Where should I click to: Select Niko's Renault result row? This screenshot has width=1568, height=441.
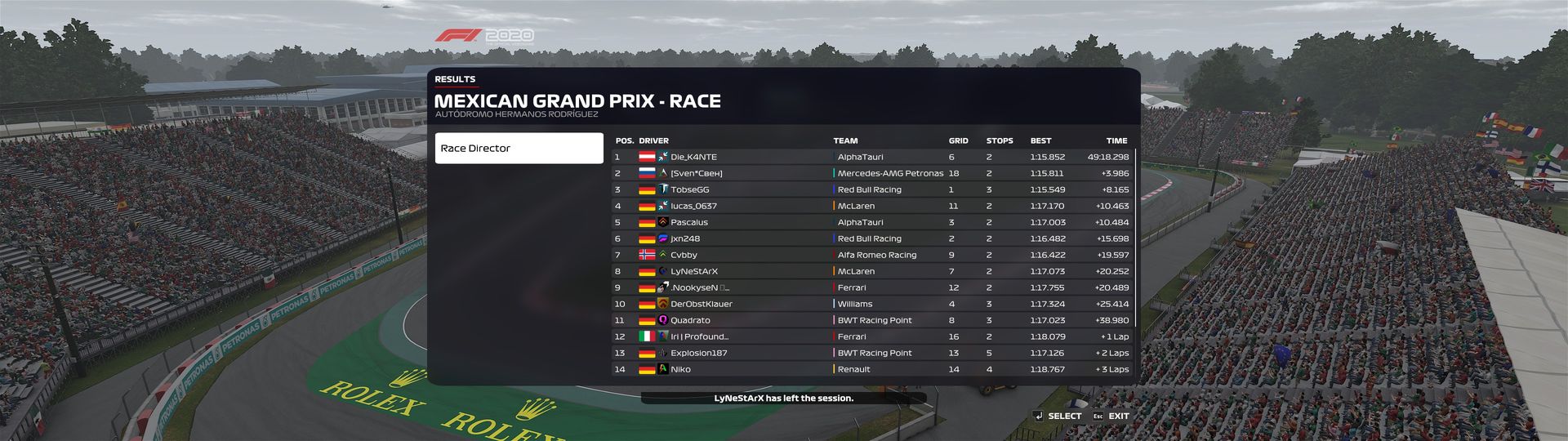871,369
